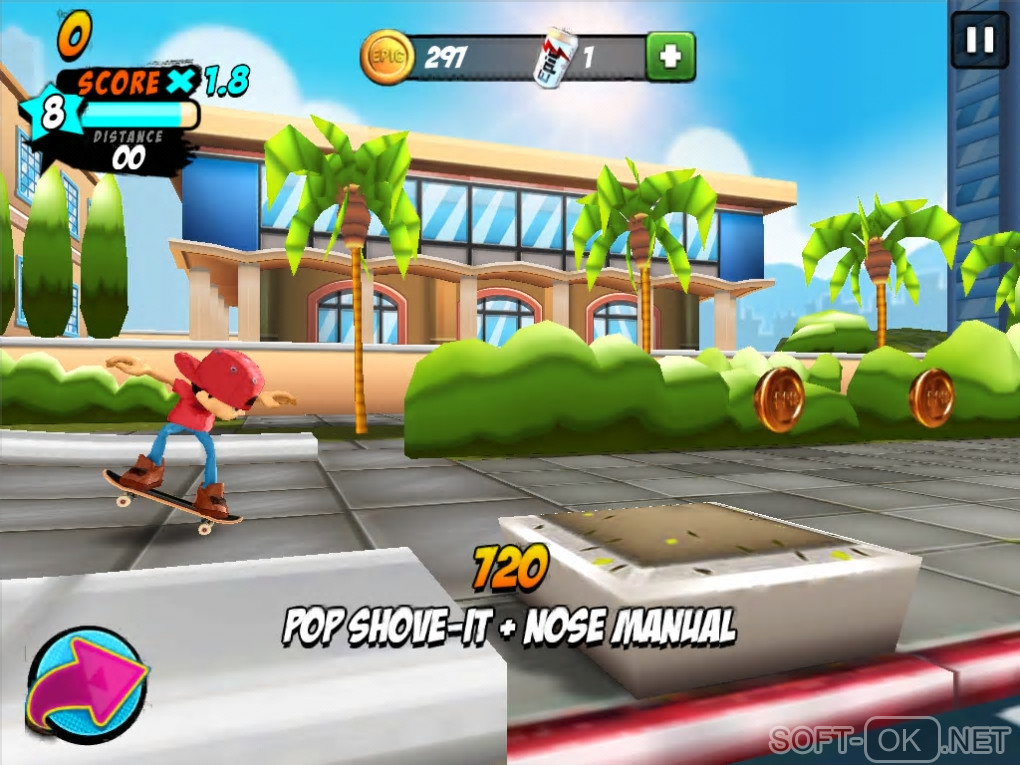
Task: Tap the green plus button
Action: (669, 57)
